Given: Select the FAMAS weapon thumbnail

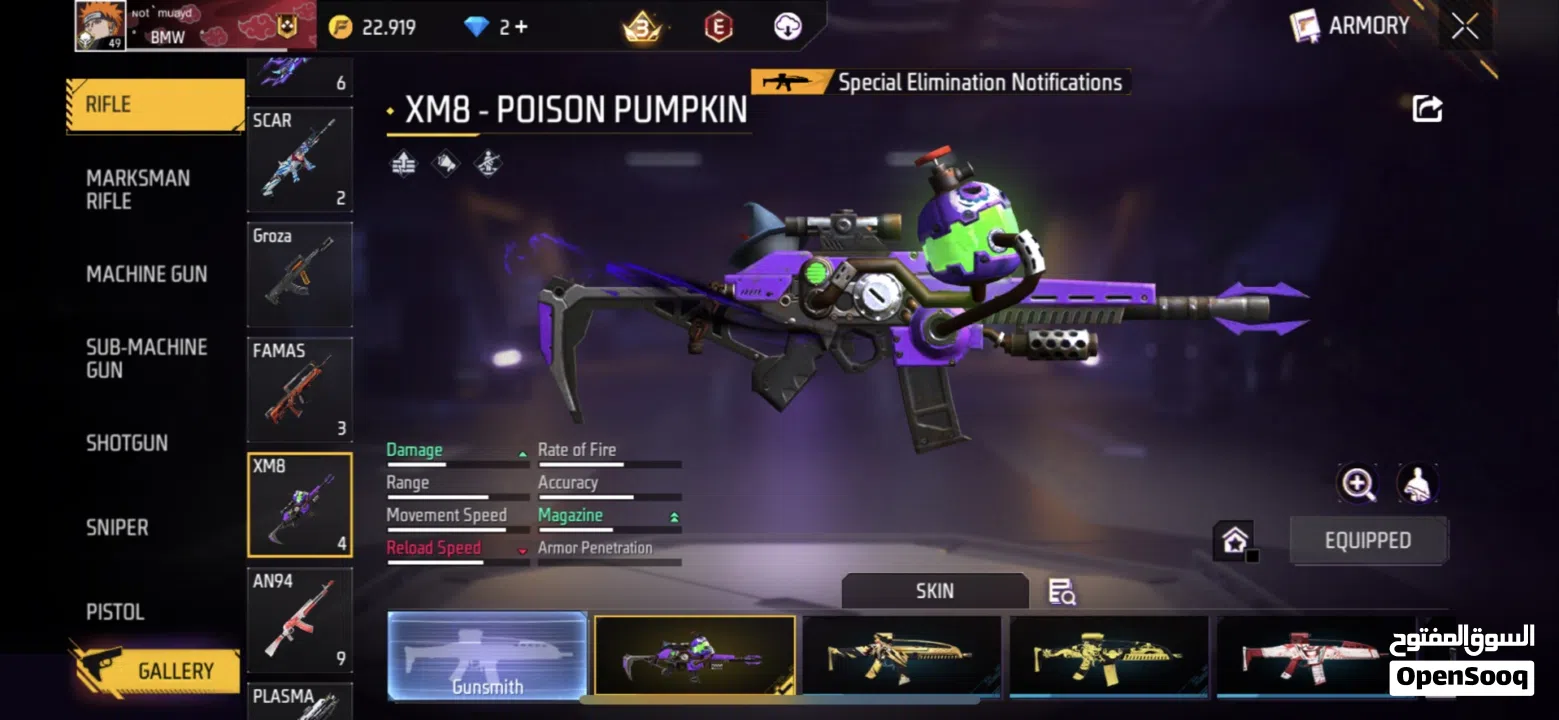Looking at the screenshot, I should (x=299, y=390).
